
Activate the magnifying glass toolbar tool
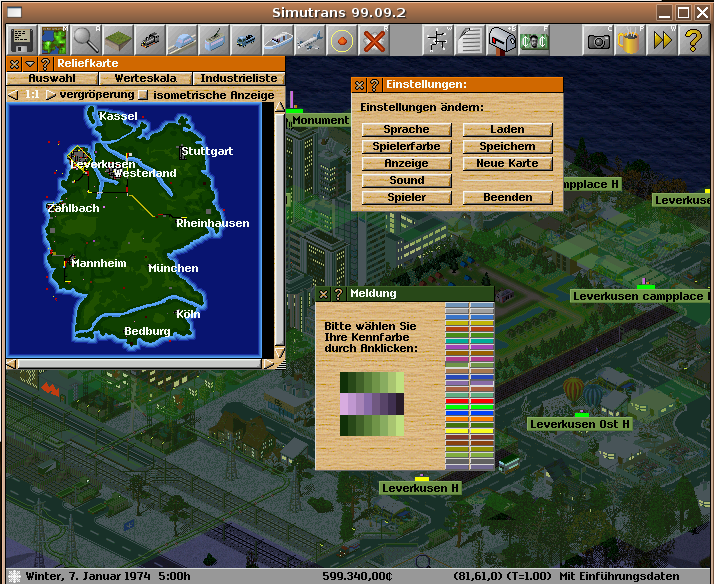pos(87,41)
